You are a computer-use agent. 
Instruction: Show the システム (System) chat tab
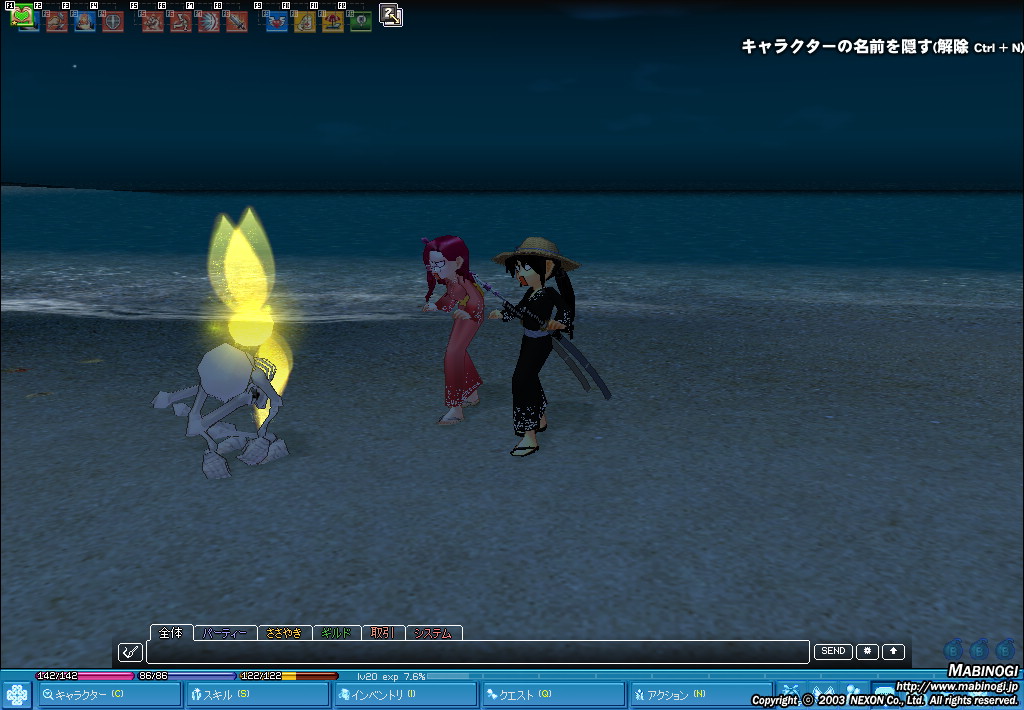pos(433,633)
